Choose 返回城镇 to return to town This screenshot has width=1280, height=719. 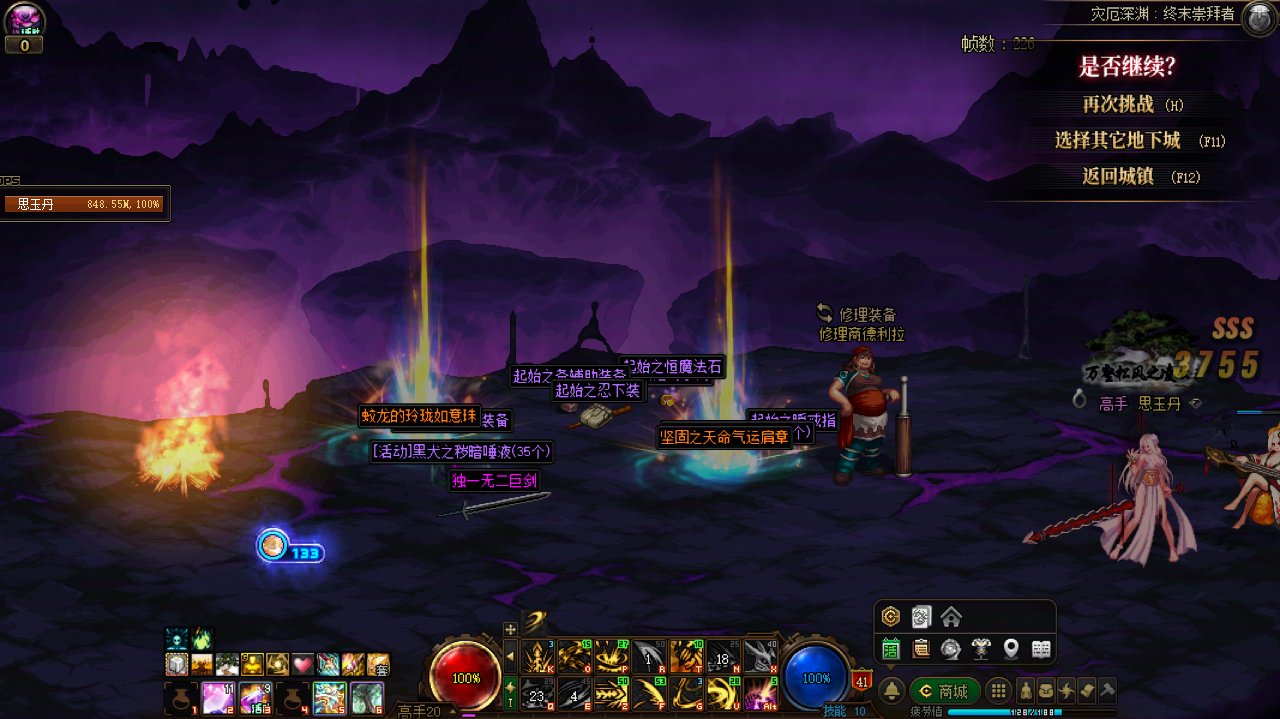pos(1118,176)
